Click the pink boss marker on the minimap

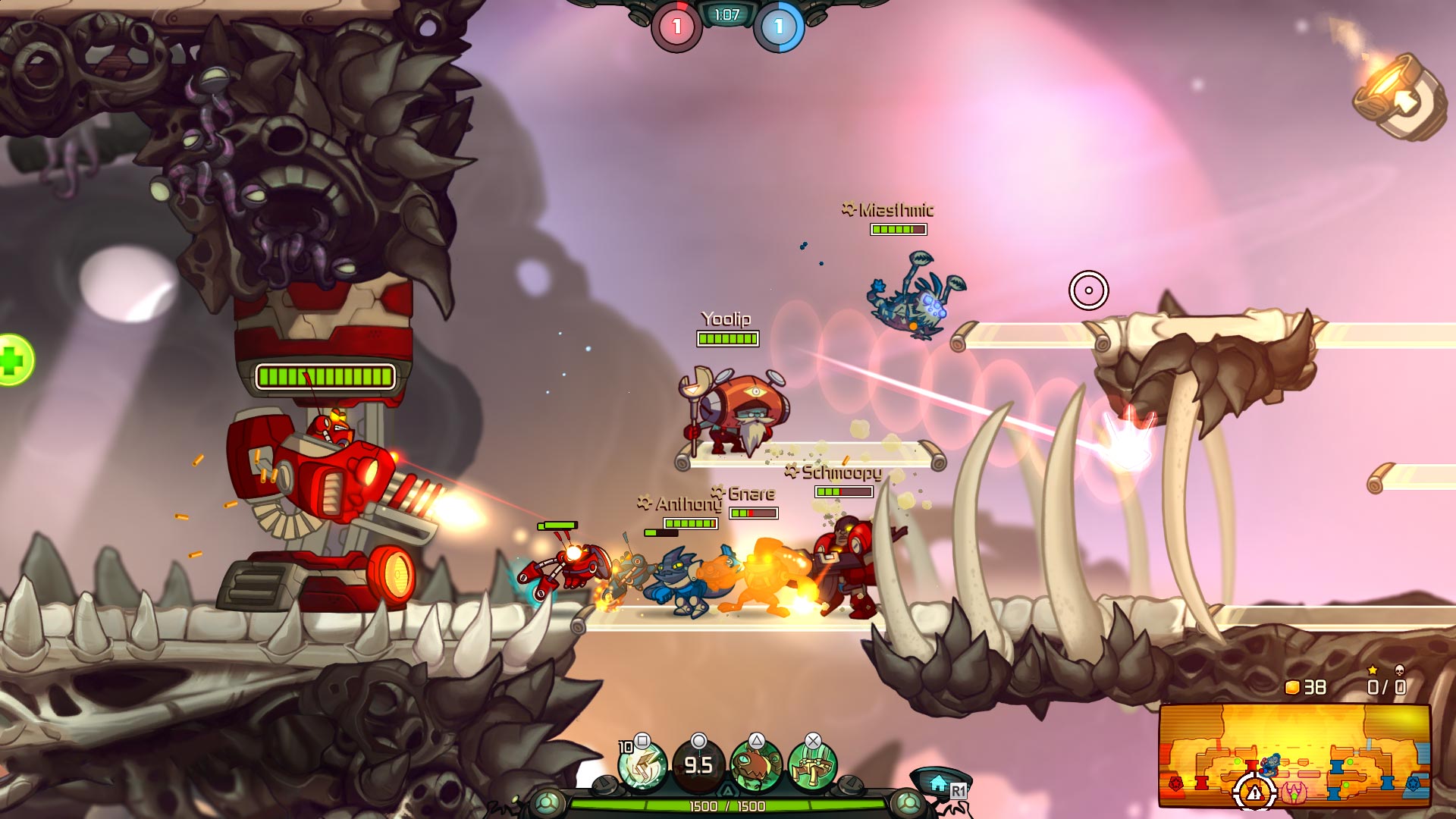pos(1295,792)
